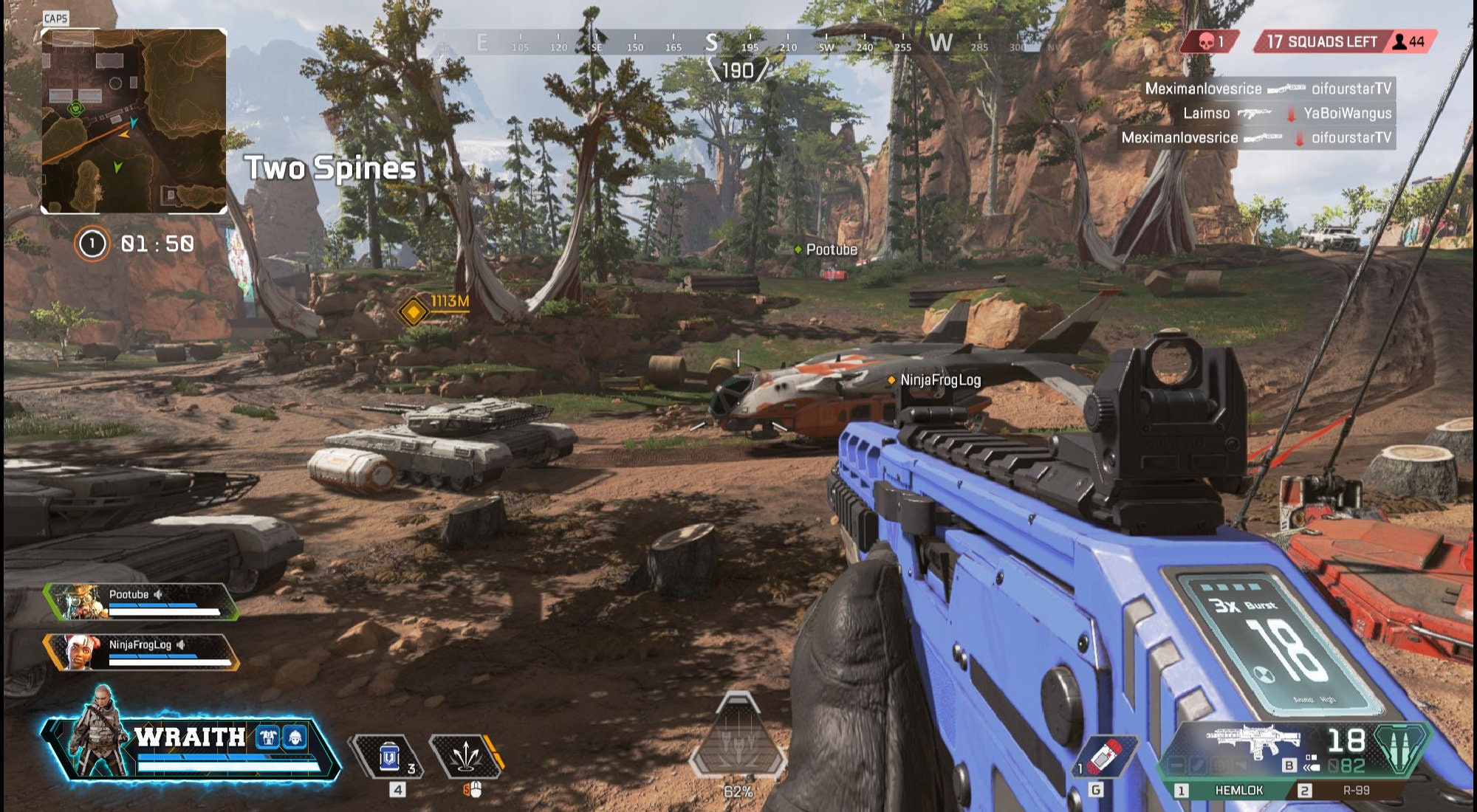
Task: Toggle the Hemlok burst fire mode B indicator
Action: [1289, 765]
